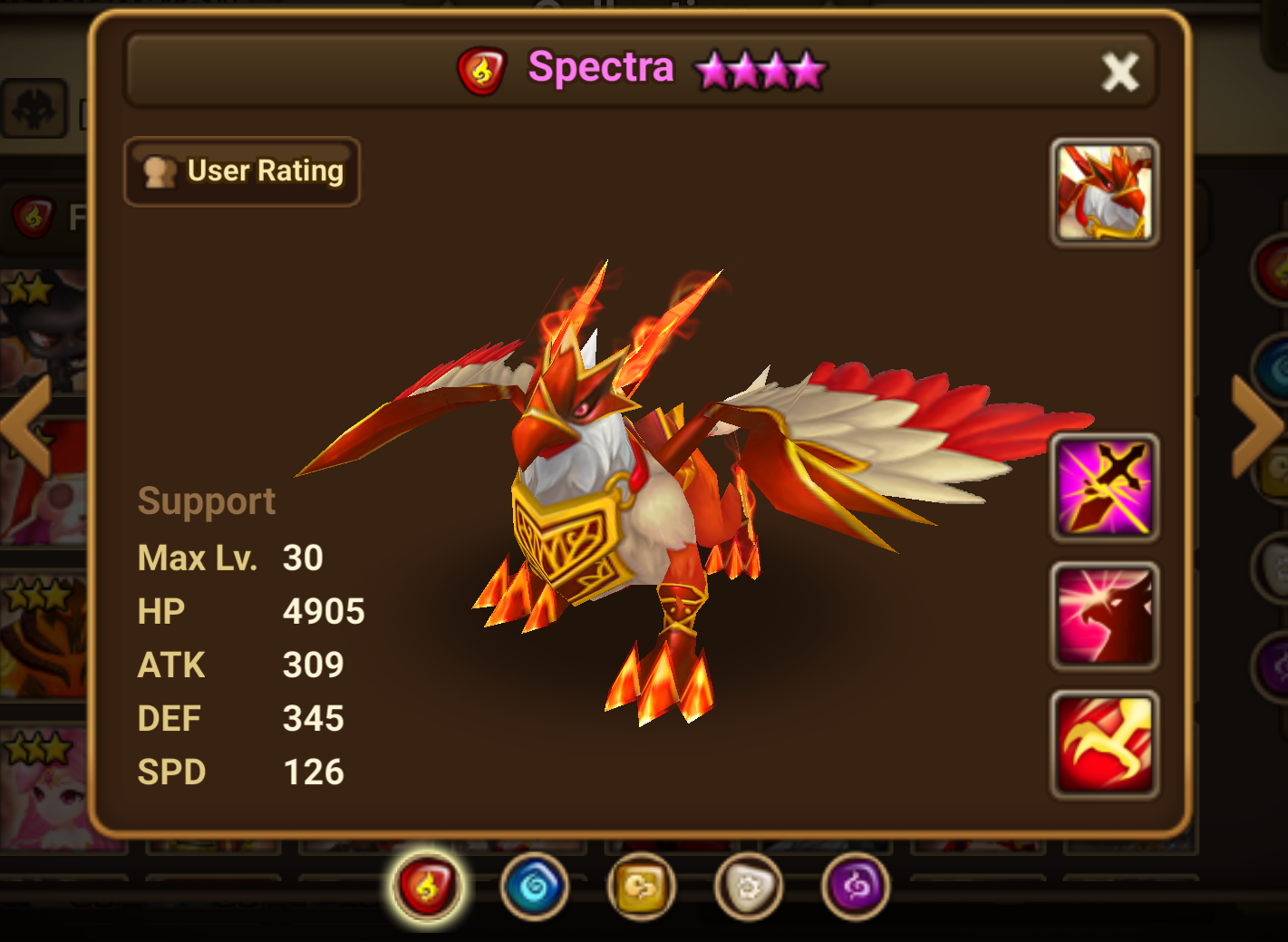The height and width of the screenshot is (942, 1288).
Task: Open Spectra's first skill icon
Action: pos(1104,487)
